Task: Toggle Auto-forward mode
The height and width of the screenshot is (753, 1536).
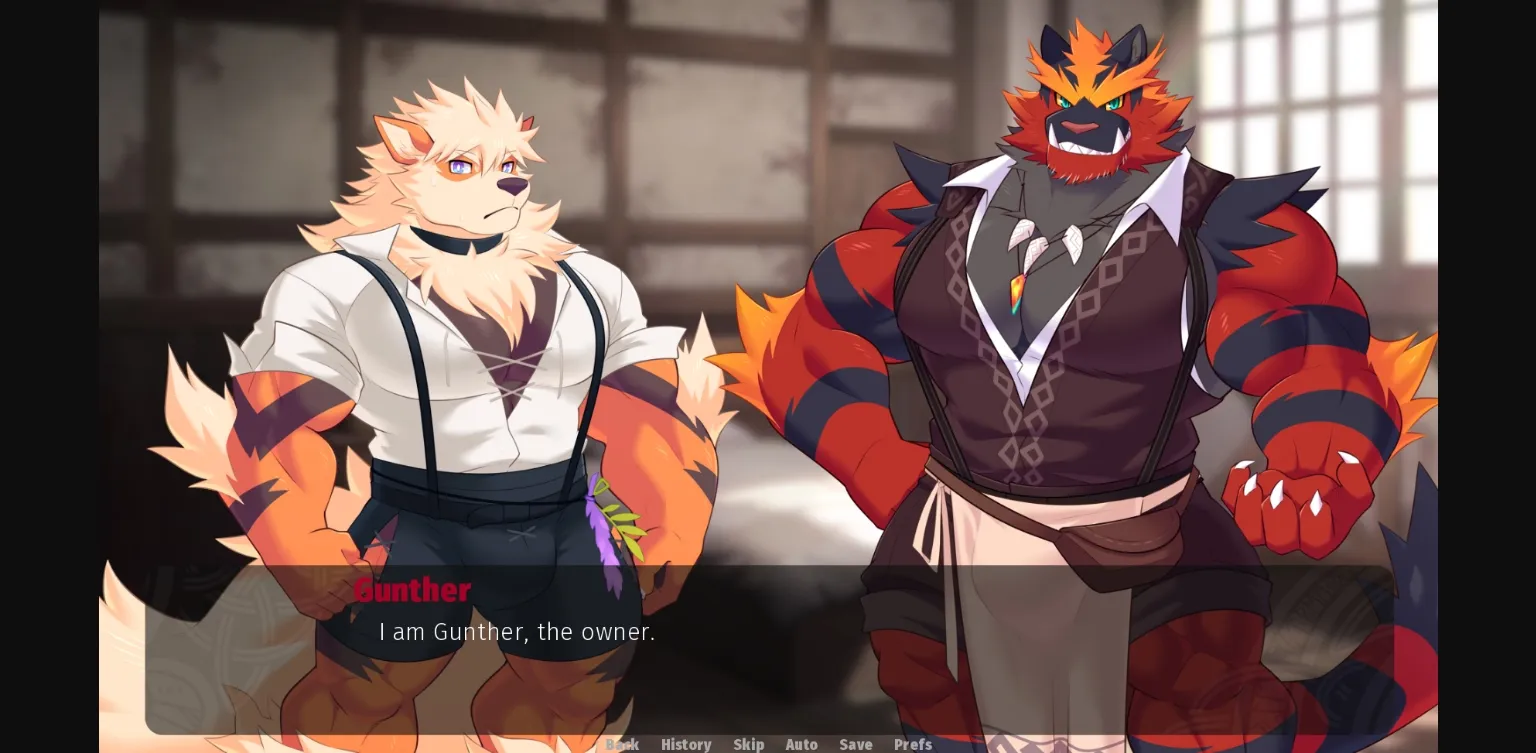Action: point(802,745)
